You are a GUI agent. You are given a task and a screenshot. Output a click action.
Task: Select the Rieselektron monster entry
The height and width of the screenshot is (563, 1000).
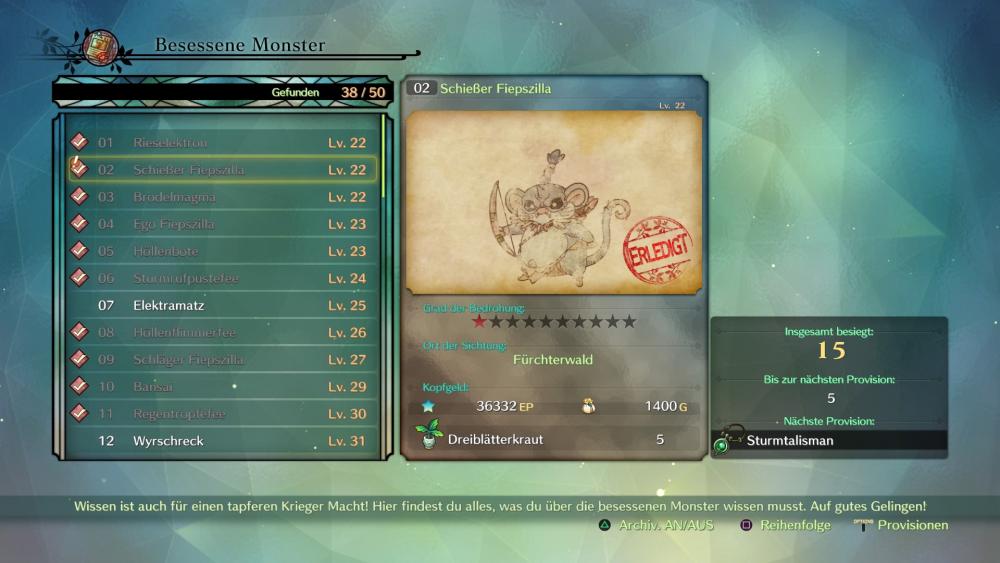pyautogui.click(x=222, y=143)
